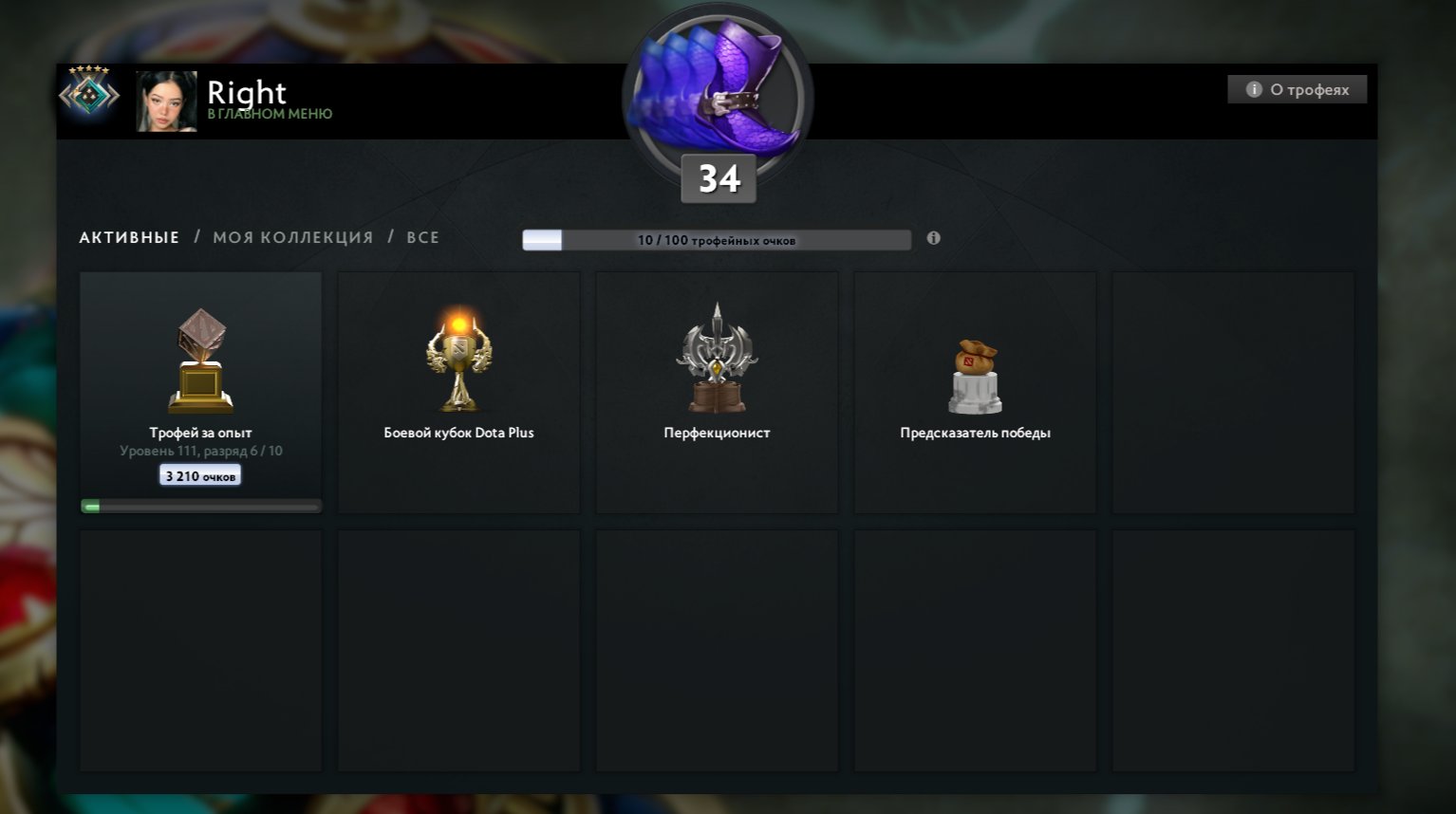
Task: Open the rank medal emblem icon
Action: click(x=90, y=95)
